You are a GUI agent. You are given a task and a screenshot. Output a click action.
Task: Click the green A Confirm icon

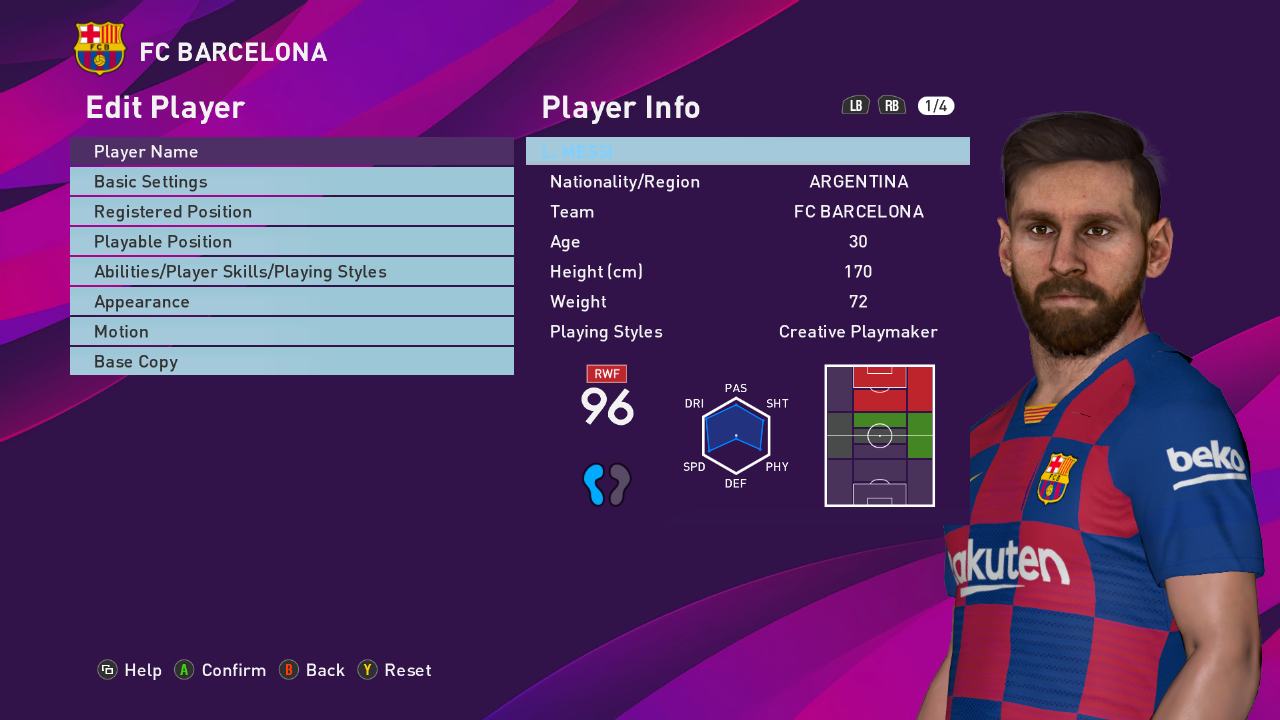tap(183, 670)
